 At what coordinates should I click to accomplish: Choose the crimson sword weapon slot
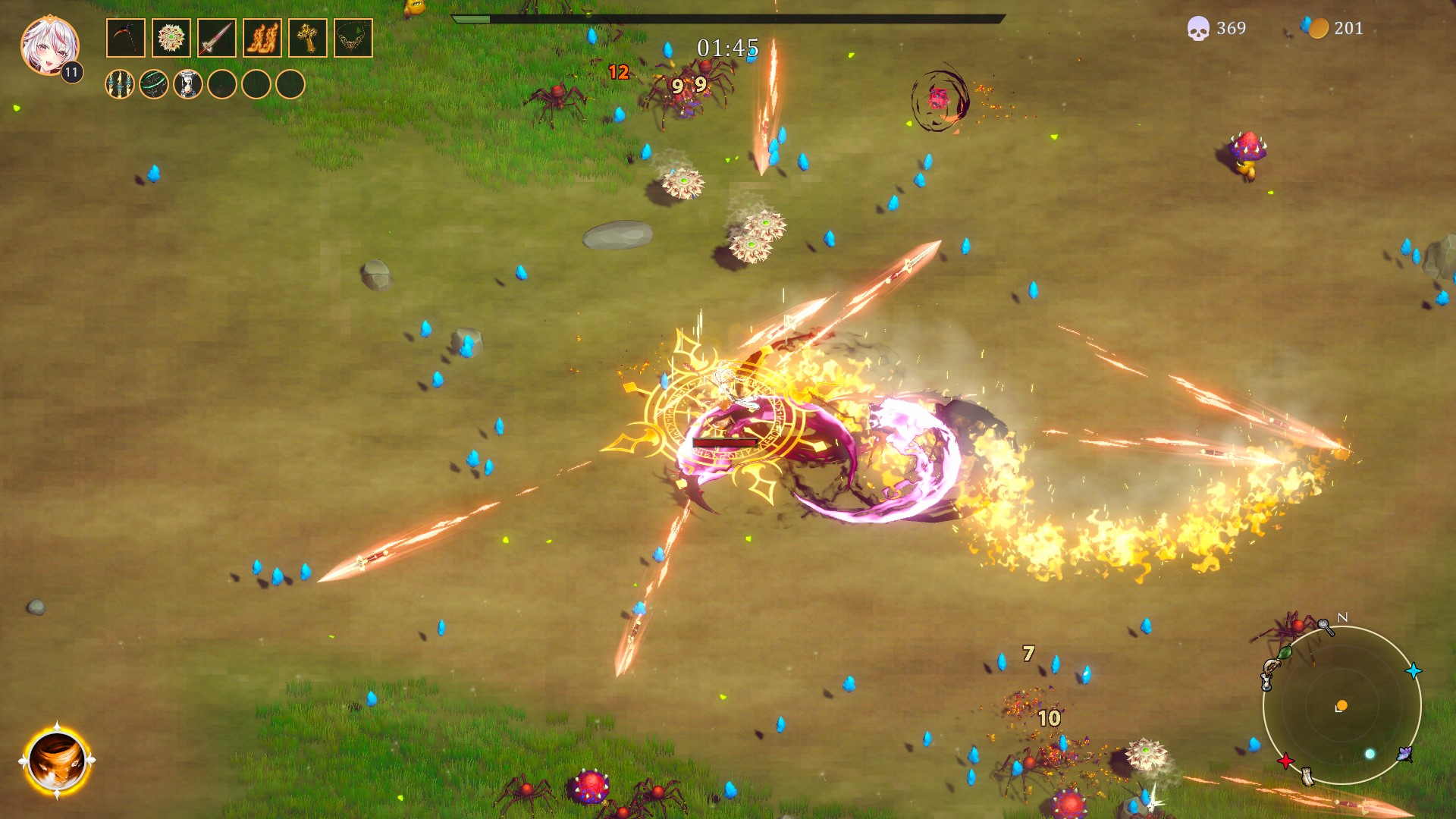(217, 38)
